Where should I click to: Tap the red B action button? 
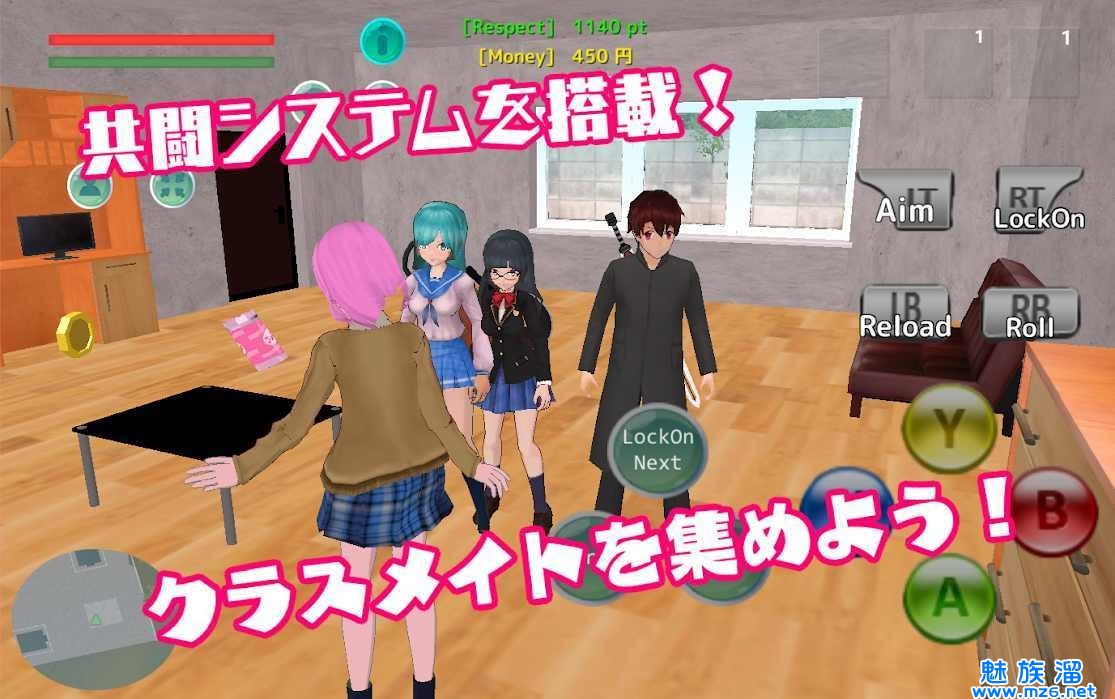pos(1051,513)
